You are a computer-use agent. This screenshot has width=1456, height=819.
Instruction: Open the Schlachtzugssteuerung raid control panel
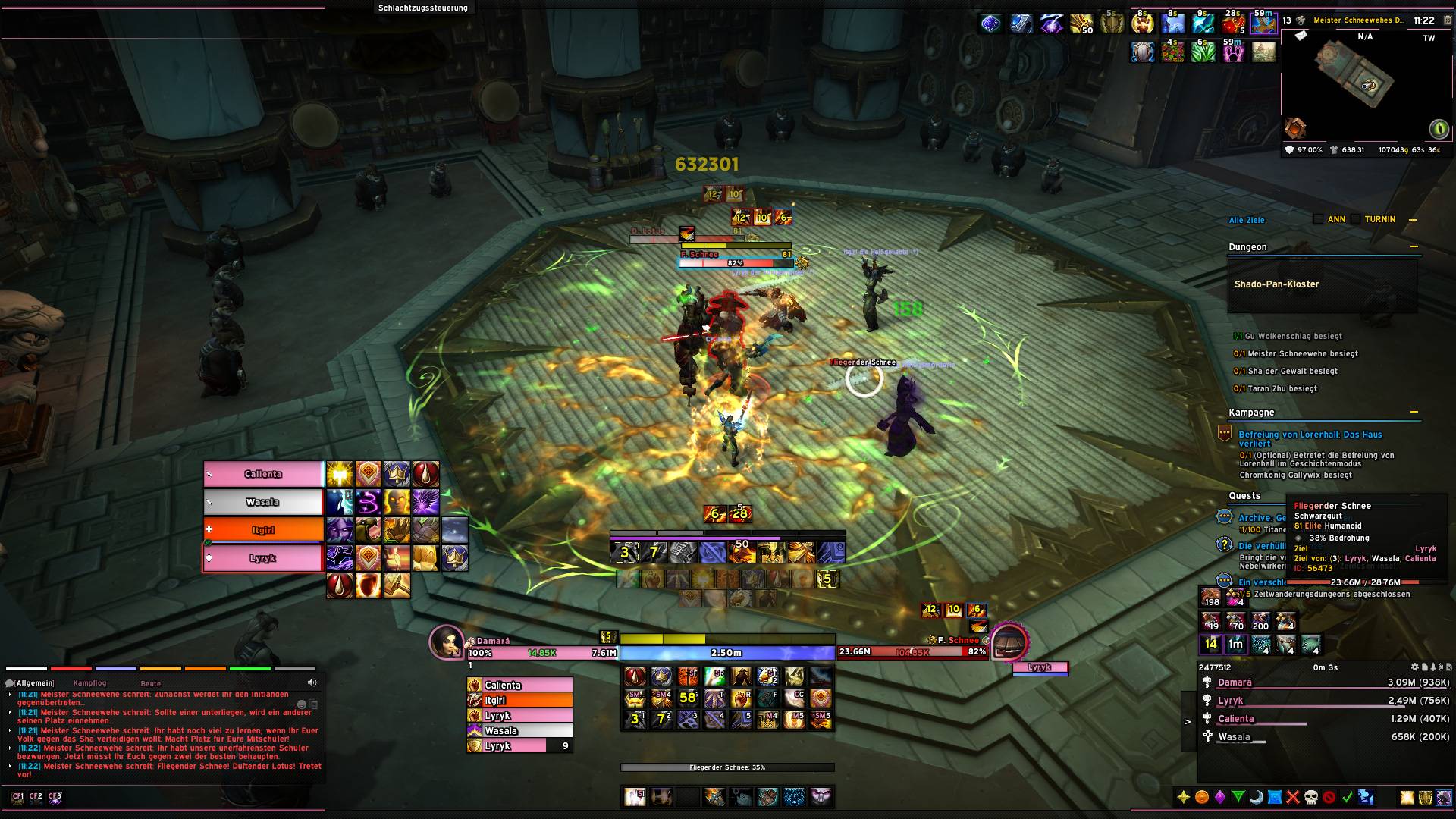pyautogui.click(x=423, y=8)
